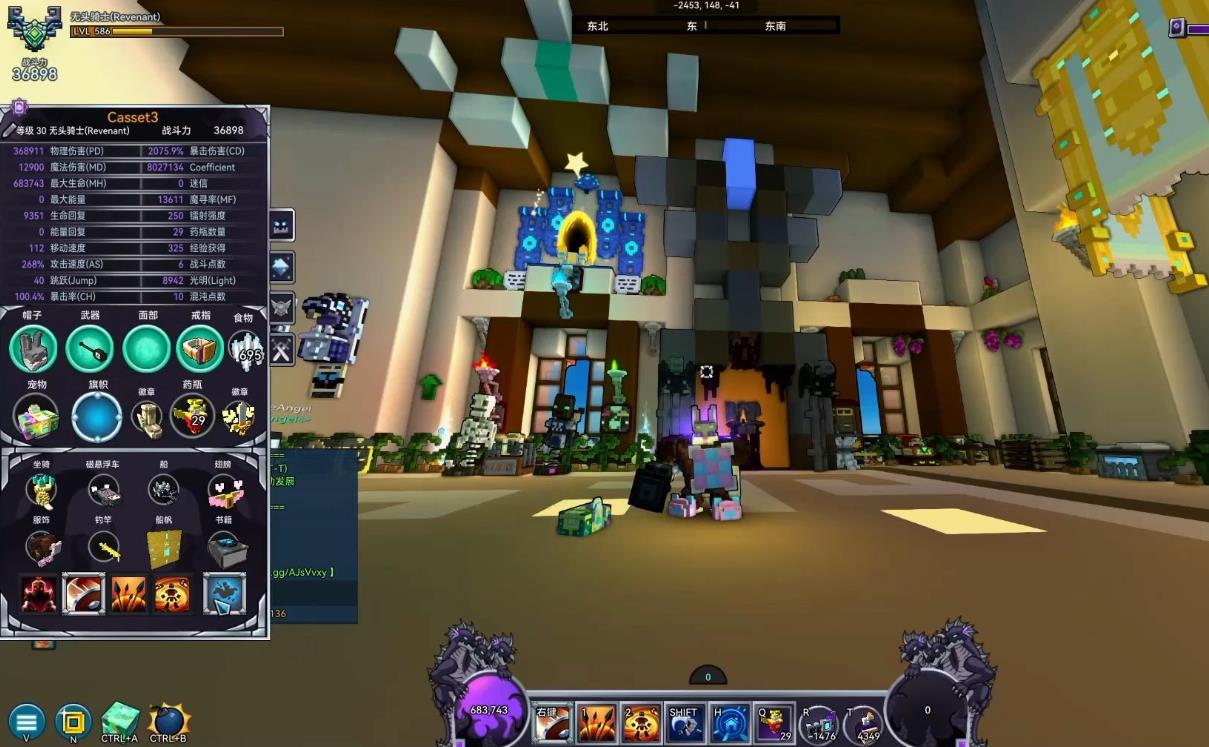Screen dimensions: 1209x747
Task: Select the blue banner (旗帜) slot
Action: (97, 416)
